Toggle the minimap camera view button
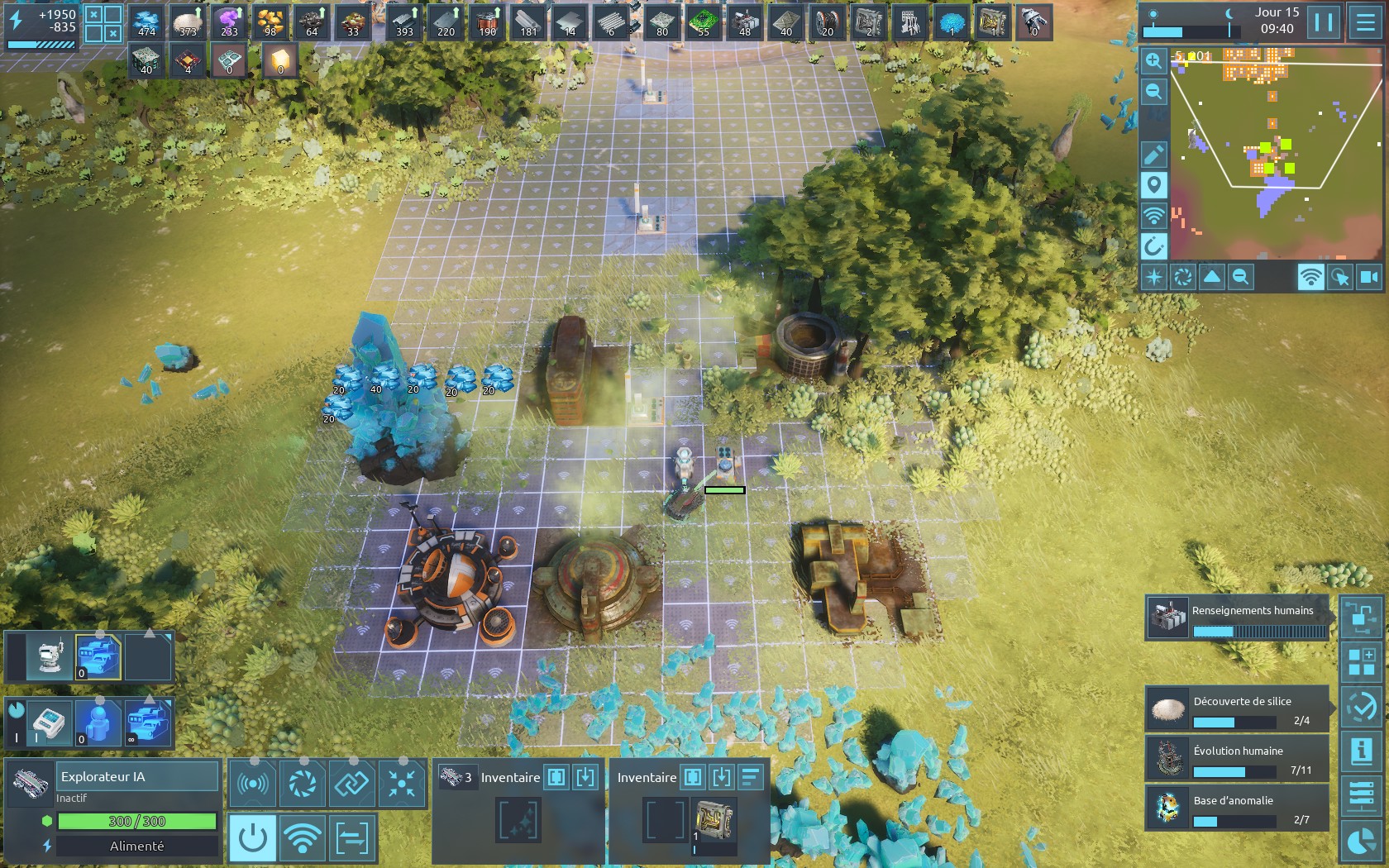This screenshot has height=868, width=1389. click(1369, 277)
